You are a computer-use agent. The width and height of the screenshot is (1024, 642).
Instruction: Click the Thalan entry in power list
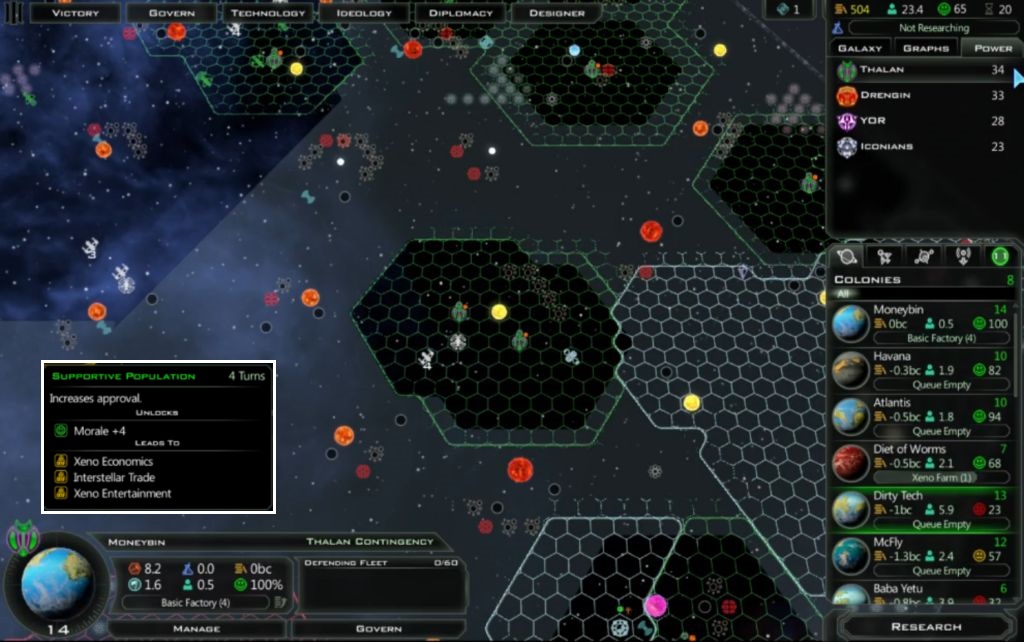pyautogui.click(x=920, y=70)
